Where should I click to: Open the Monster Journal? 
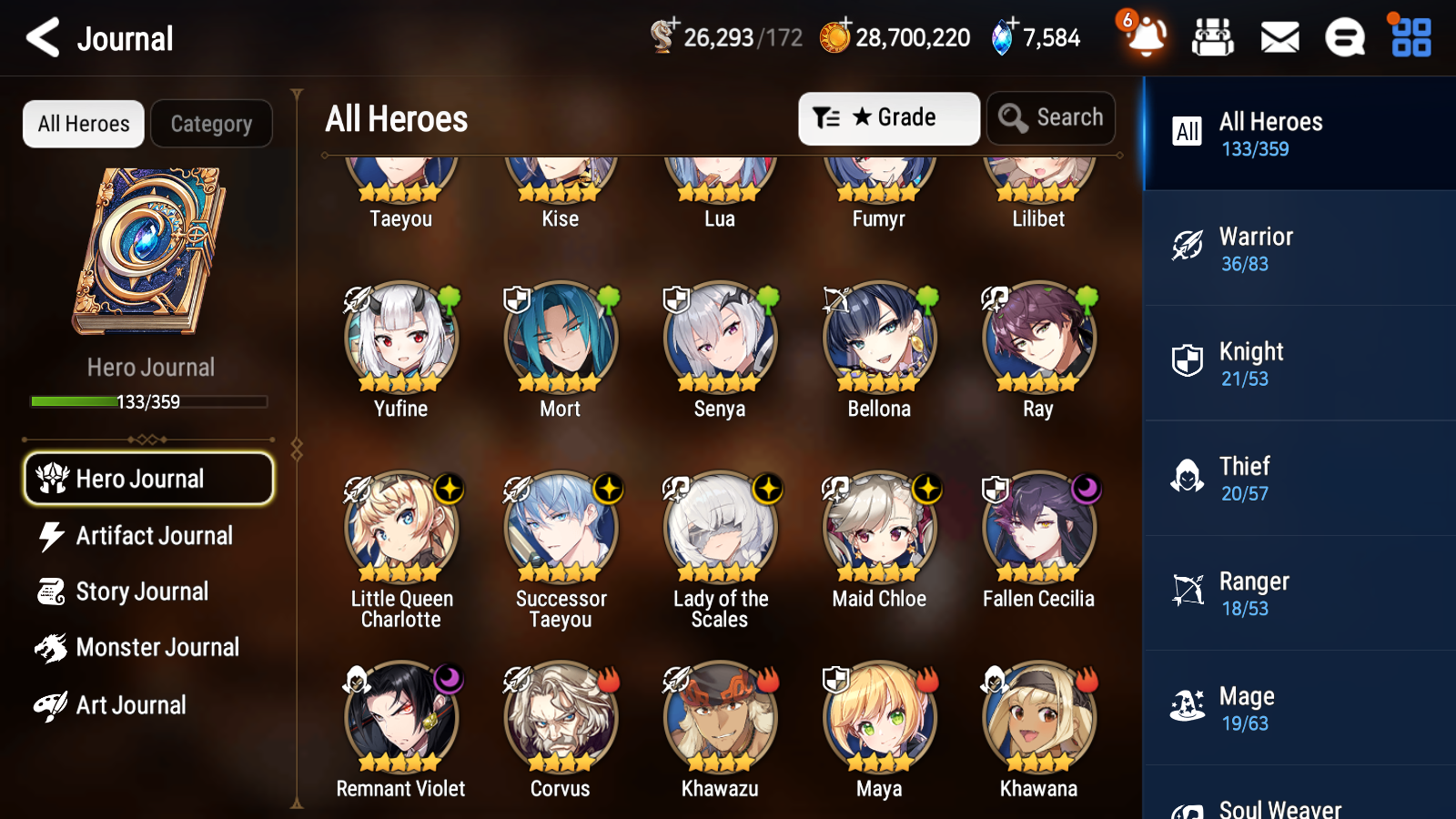point(157,648)
